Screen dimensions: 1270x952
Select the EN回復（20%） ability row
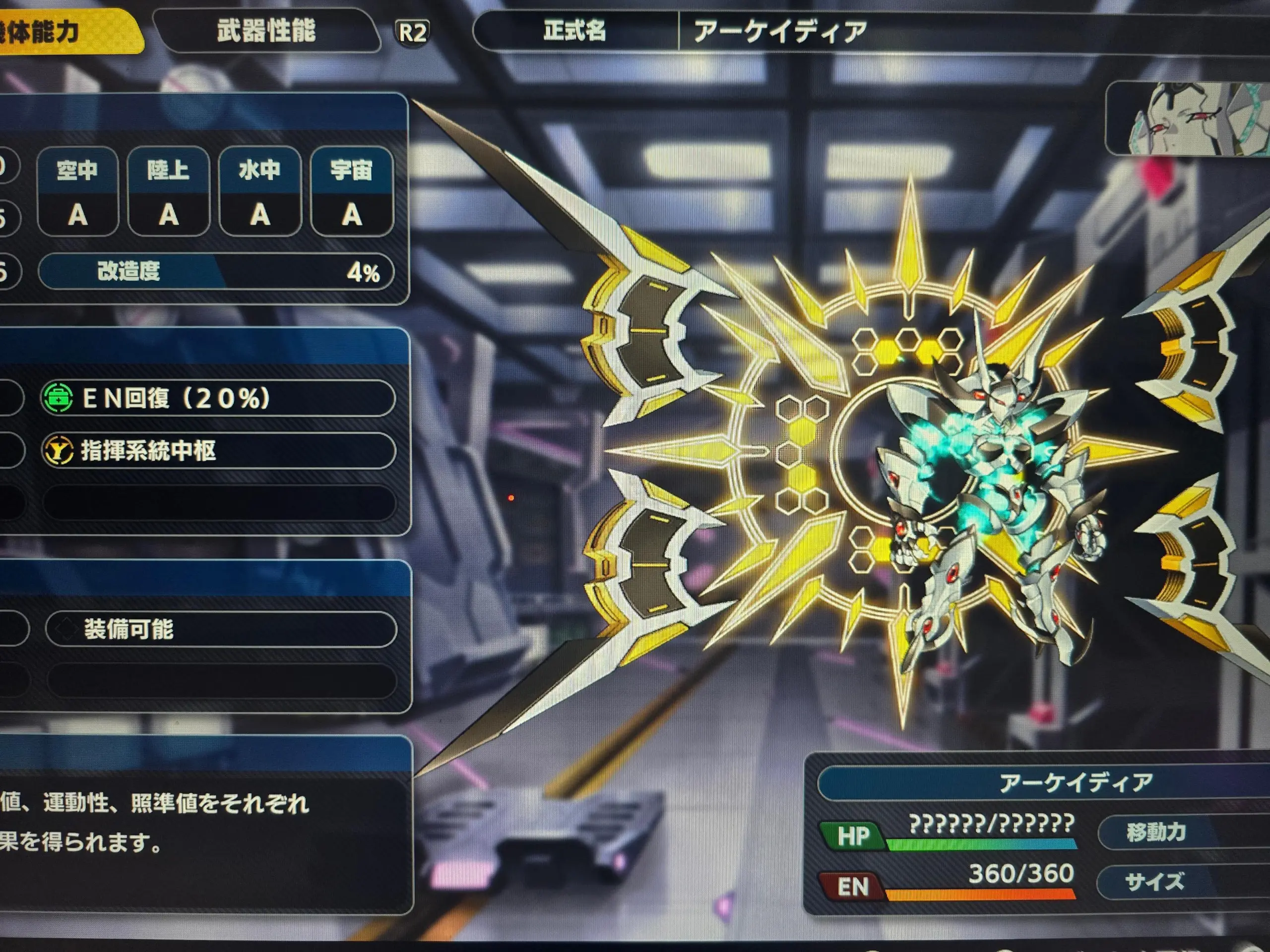[x=218, y=398]
